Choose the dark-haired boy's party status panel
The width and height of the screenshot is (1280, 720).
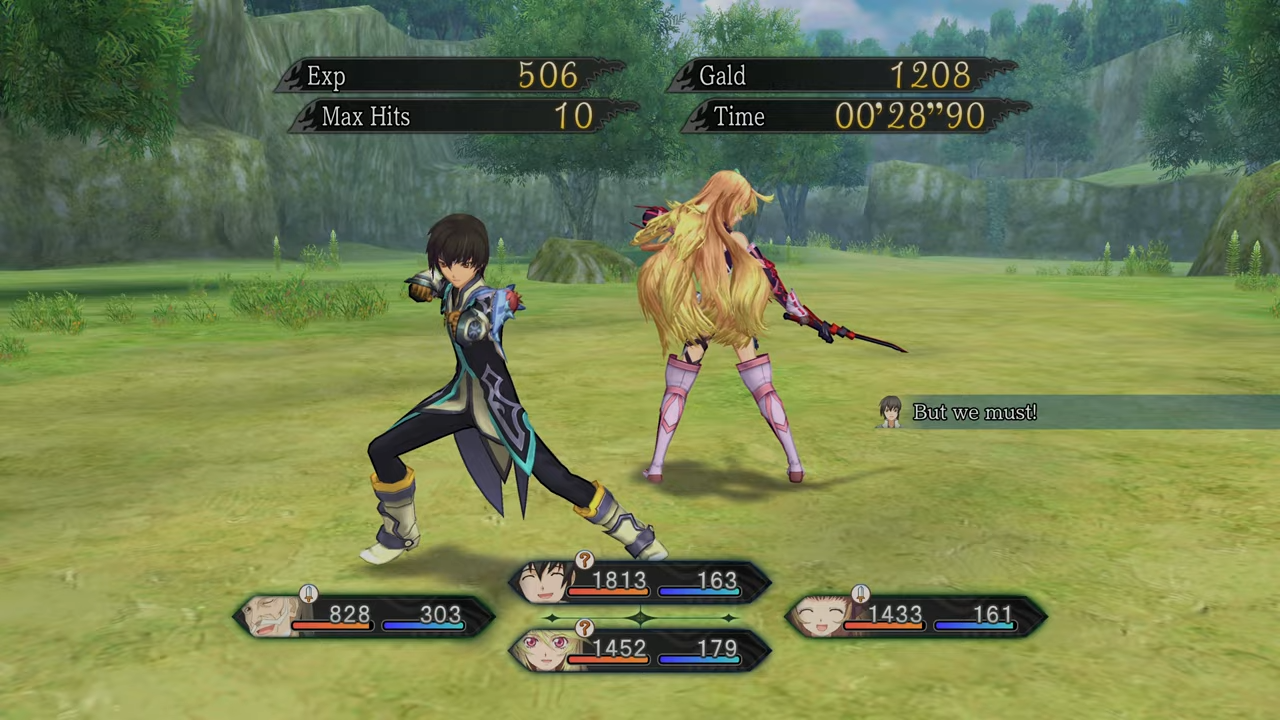point(640,582)
